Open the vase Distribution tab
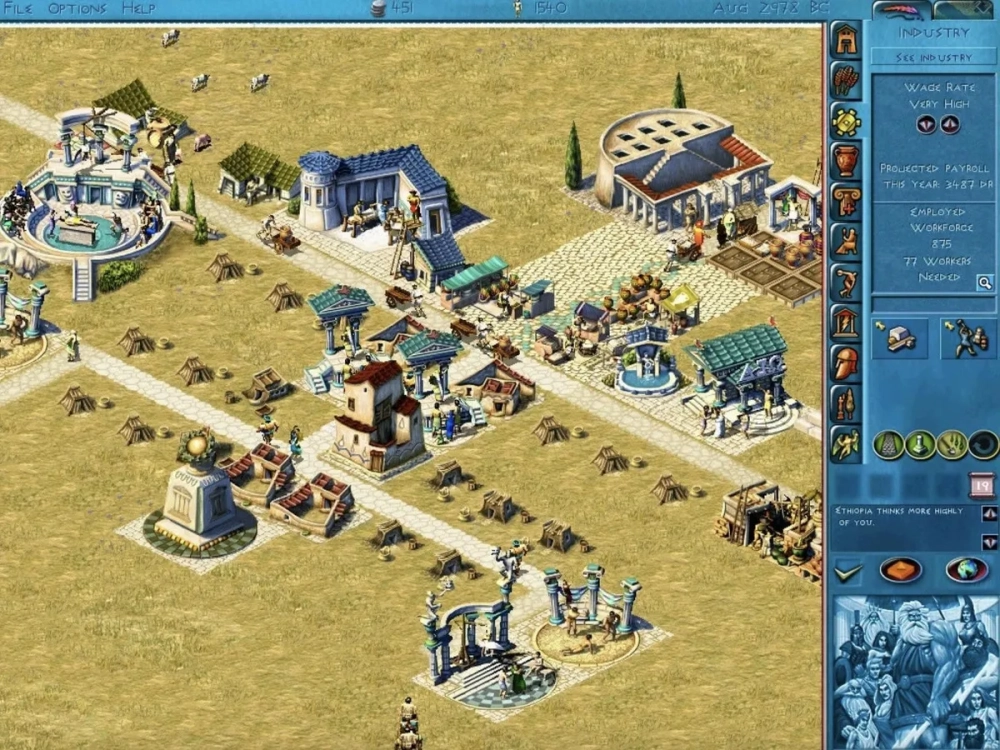The height and width of the screenshot is (750, 1000). coord(846,160)
